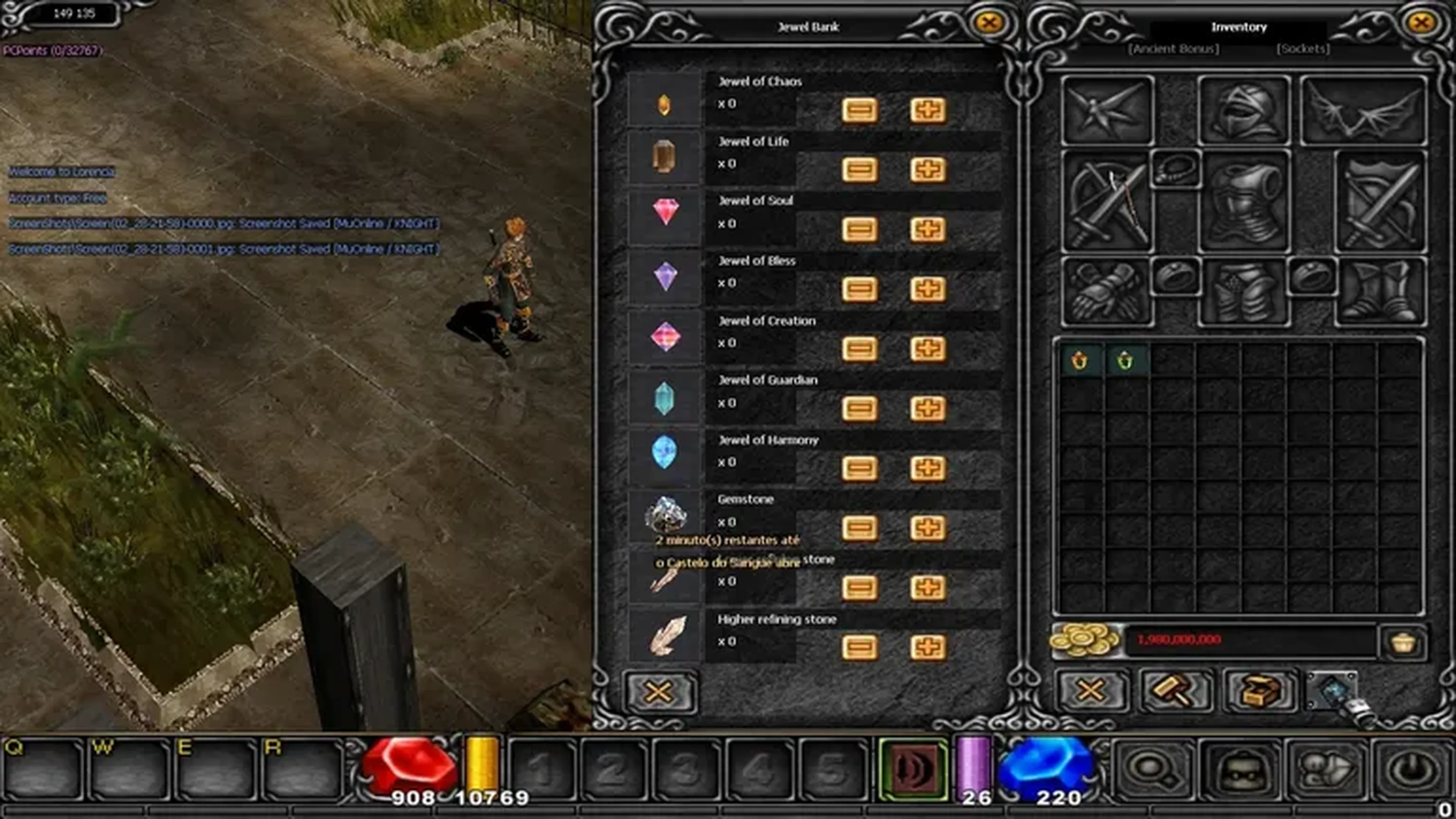The image size is (1456, 819).
Task: Close the Inventory panel
Action: click(x=1421, y=23)
